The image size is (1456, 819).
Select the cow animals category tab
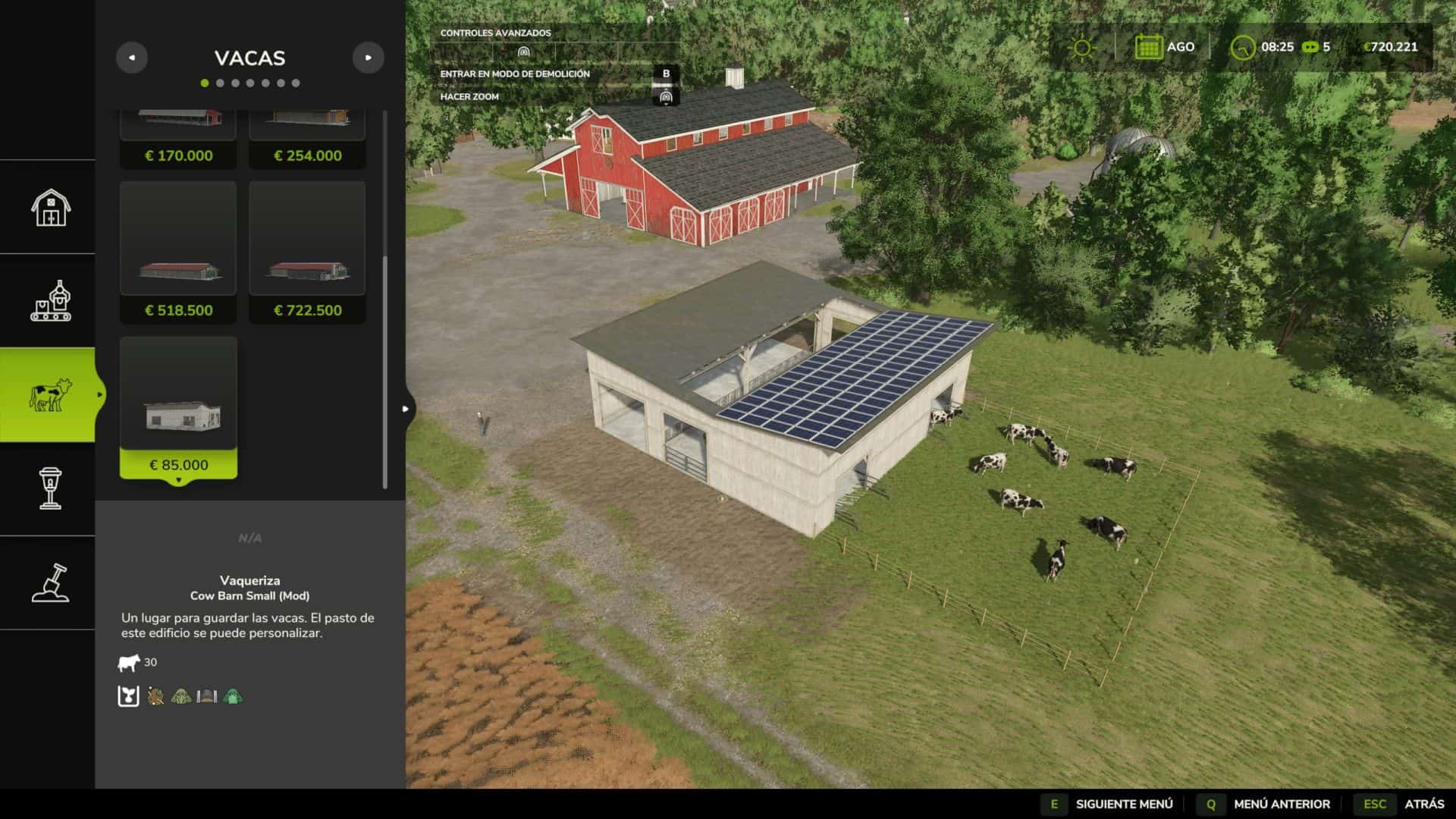click(49, 395)
